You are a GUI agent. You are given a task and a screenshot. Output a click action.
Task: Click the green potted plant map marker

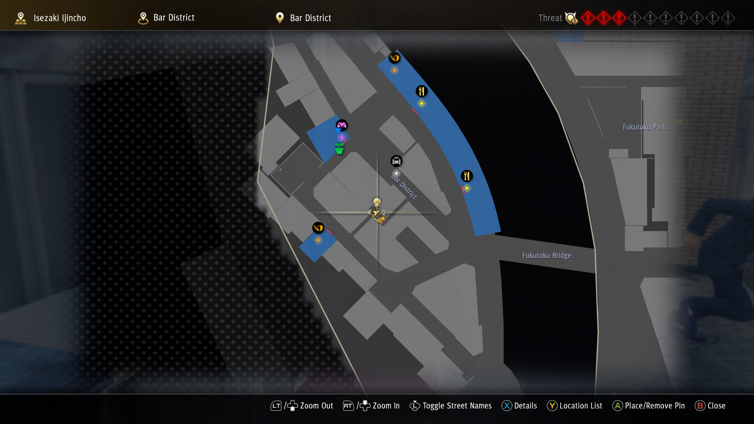pos(340,149)
